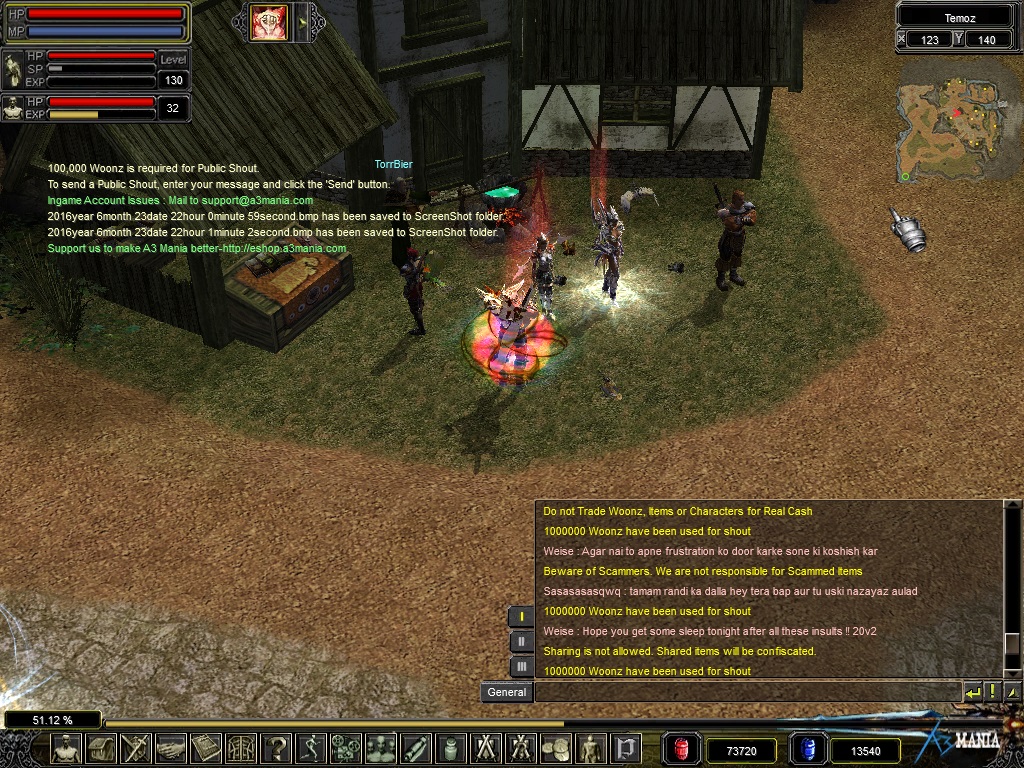Select the General chat channel button

click(506, 692)
